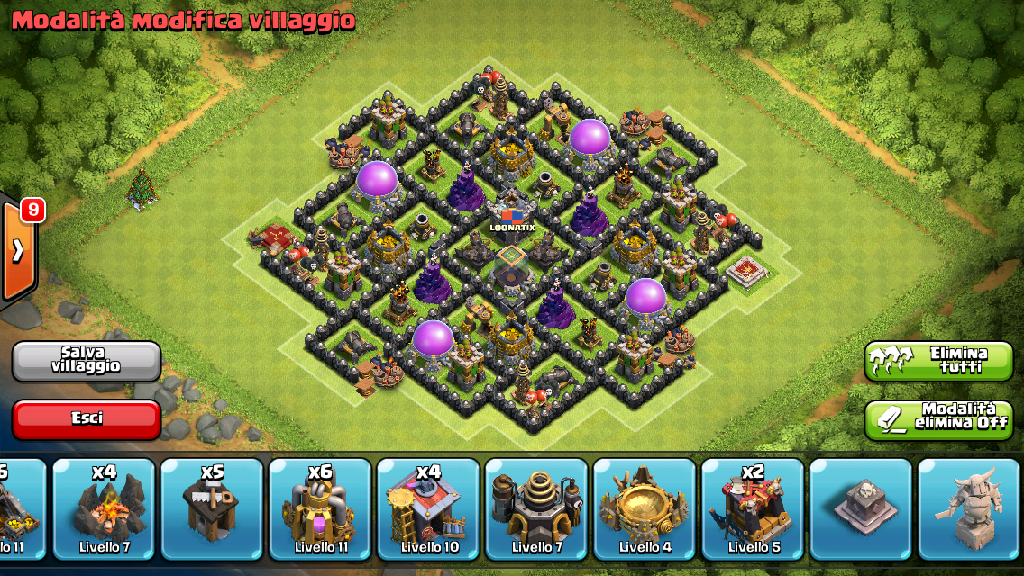The width and height of the screenshot is (1024, 576).
Task: Select the x4 Level 7 dark elixir drill slot
Action: point(103,509)
